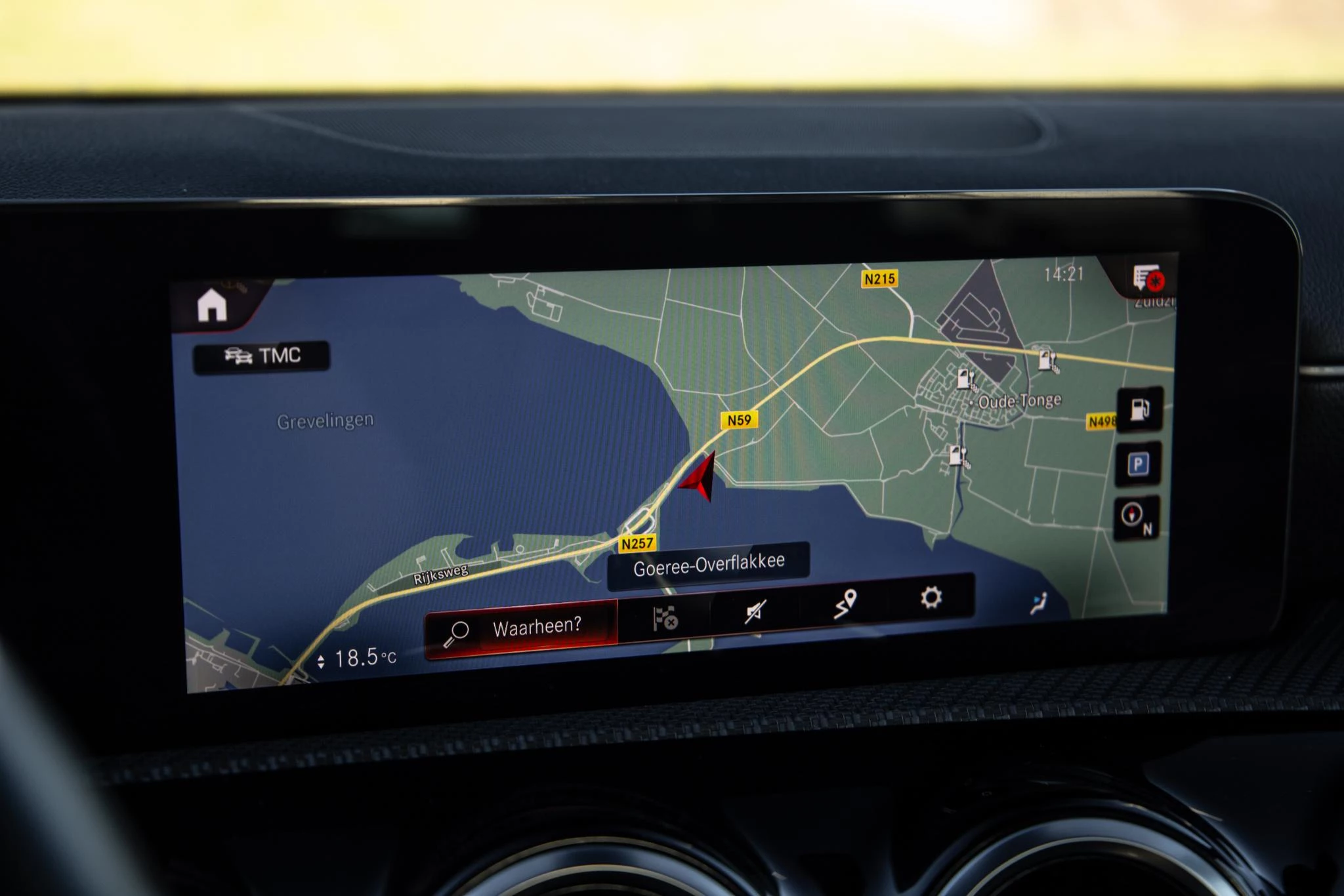This screenshot has width=1344, height=896.
Task: Select the fuel station map icon
Action: [x=1141, y=409]
